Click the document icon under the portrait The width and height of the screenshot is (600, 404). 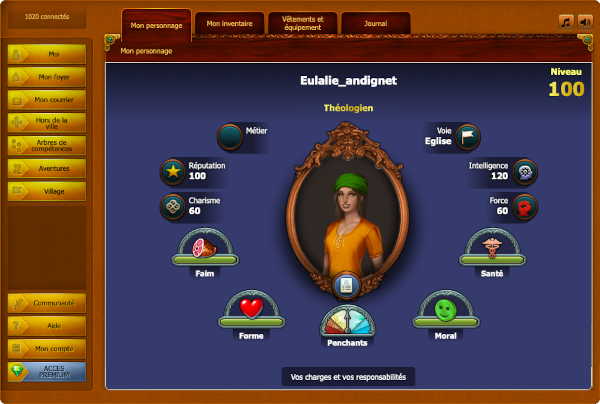point(346,286)
